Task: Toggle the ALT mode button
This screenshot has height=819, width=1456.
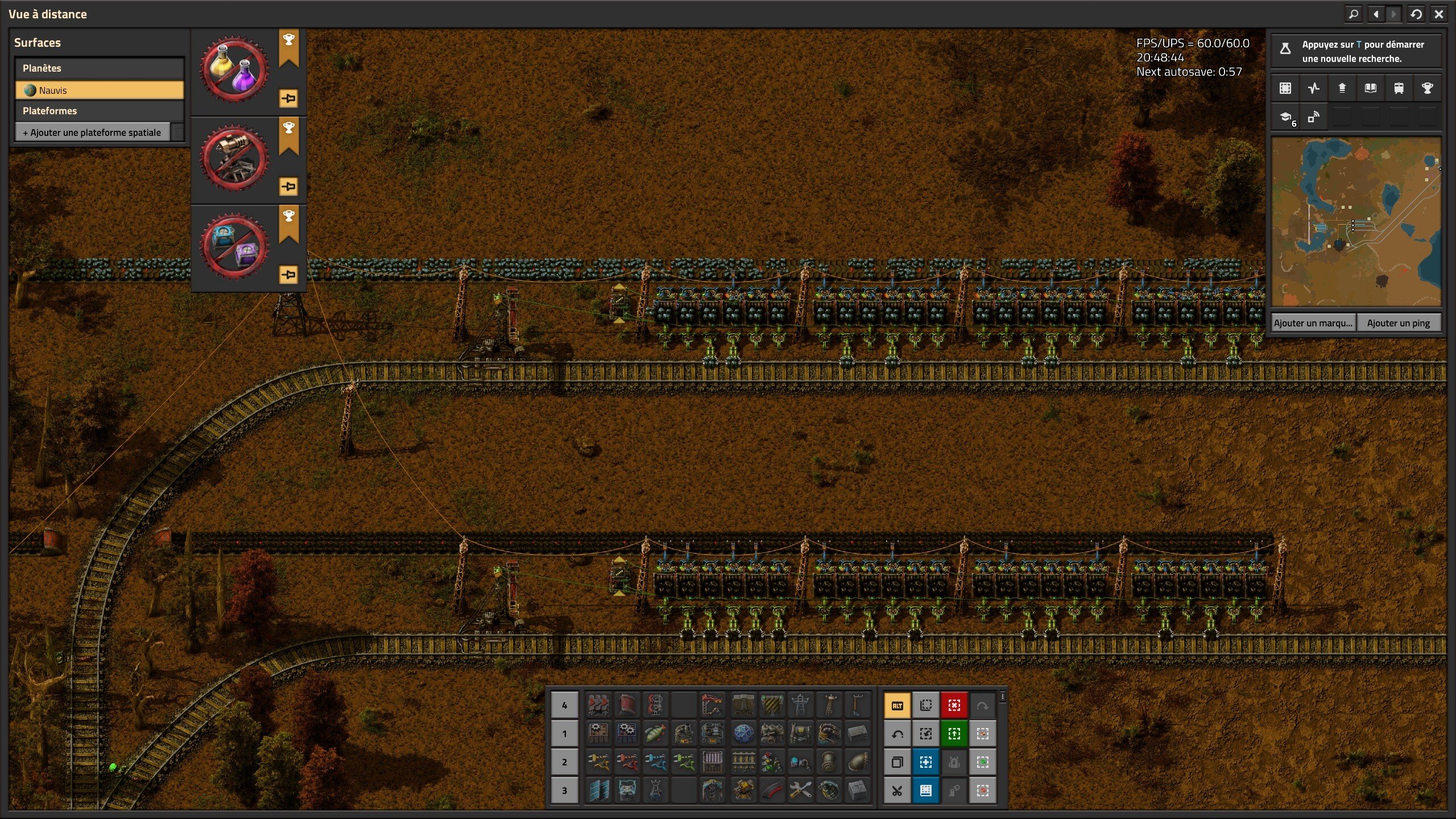Action: click(x=897, y=706)
